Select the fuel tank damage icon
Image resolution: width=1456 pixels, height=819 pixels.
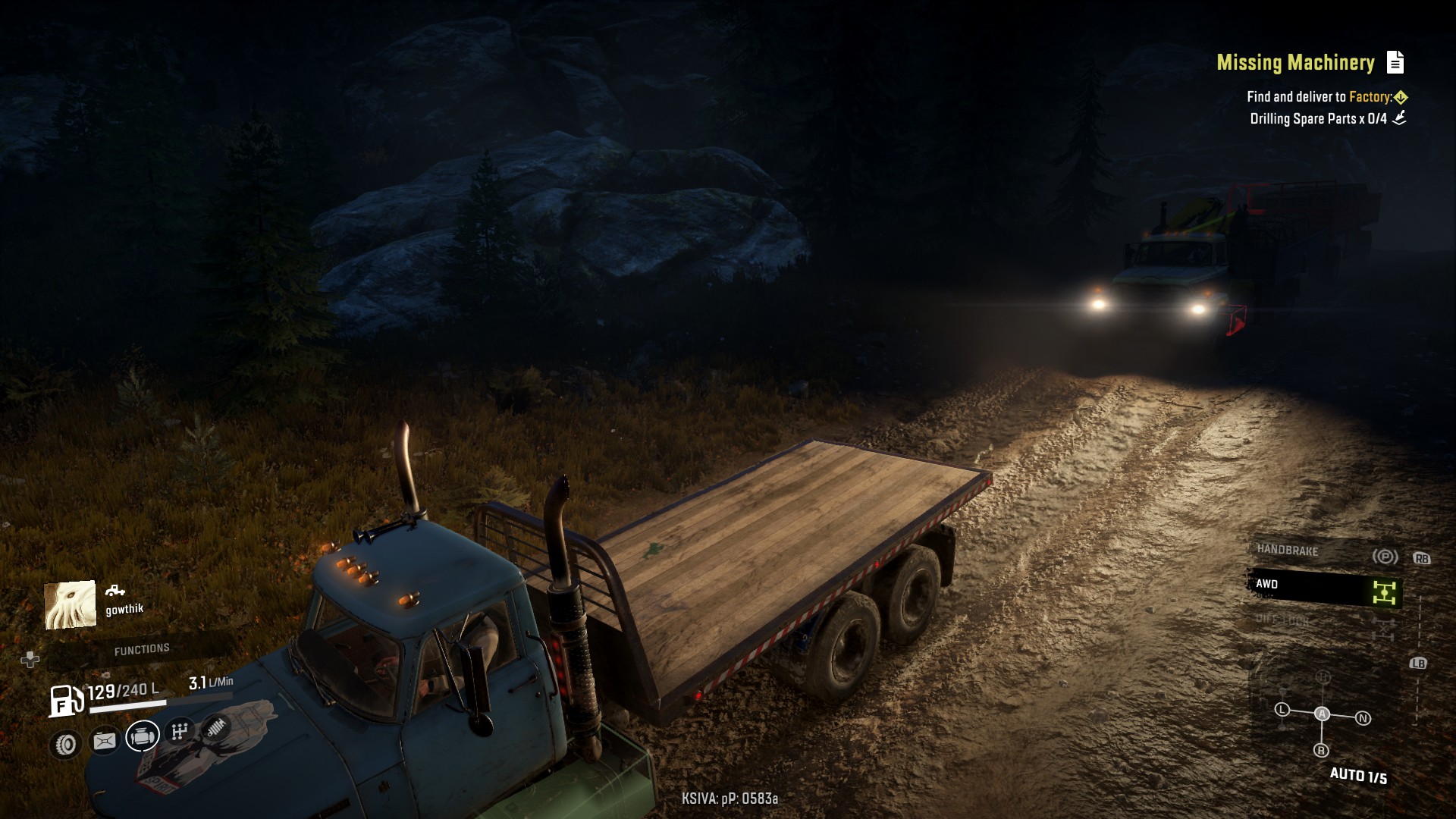tap(105, 741)
